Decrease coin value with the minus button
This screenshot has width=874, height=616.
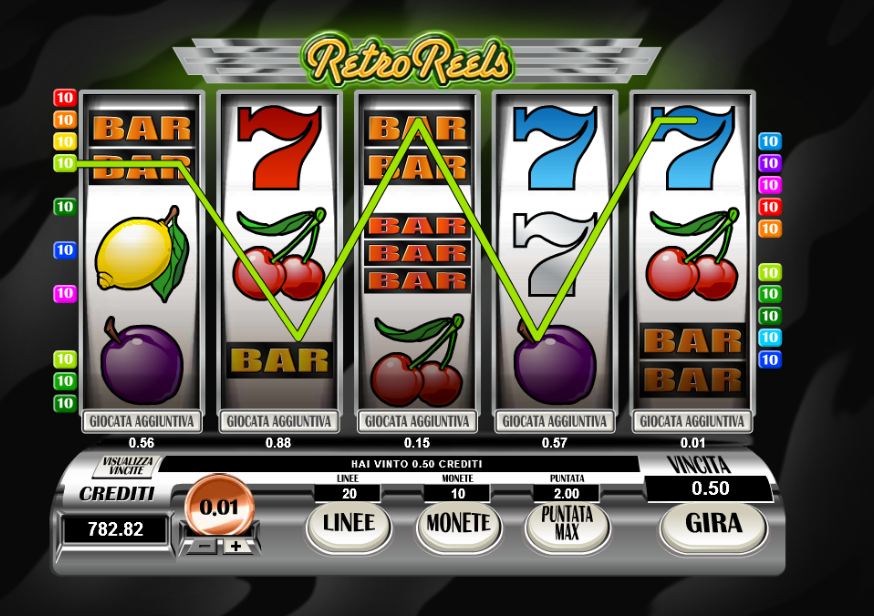(201, 547)
